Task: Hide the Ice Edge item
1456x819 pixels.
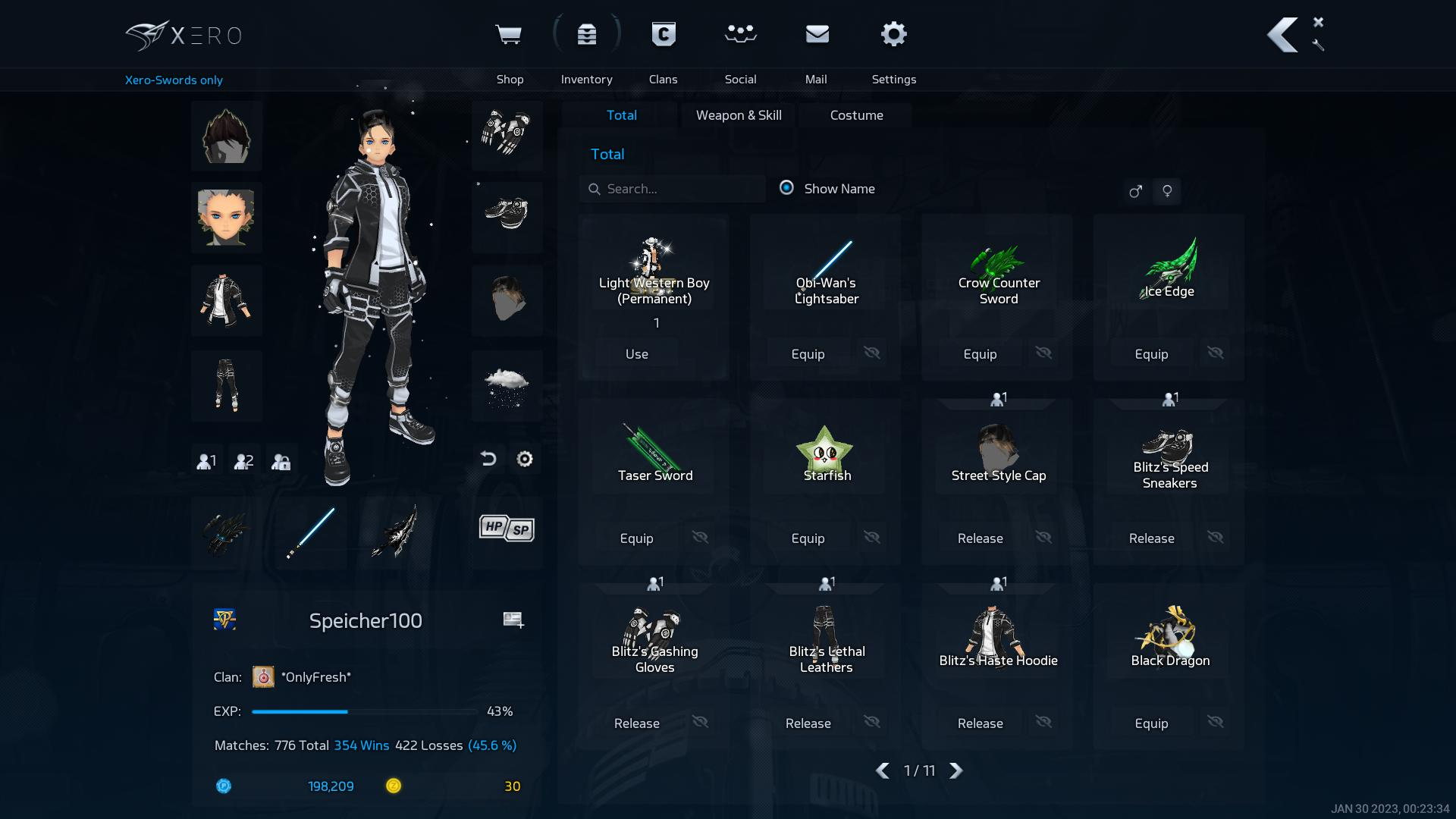Action: (x=1216, y=353)
